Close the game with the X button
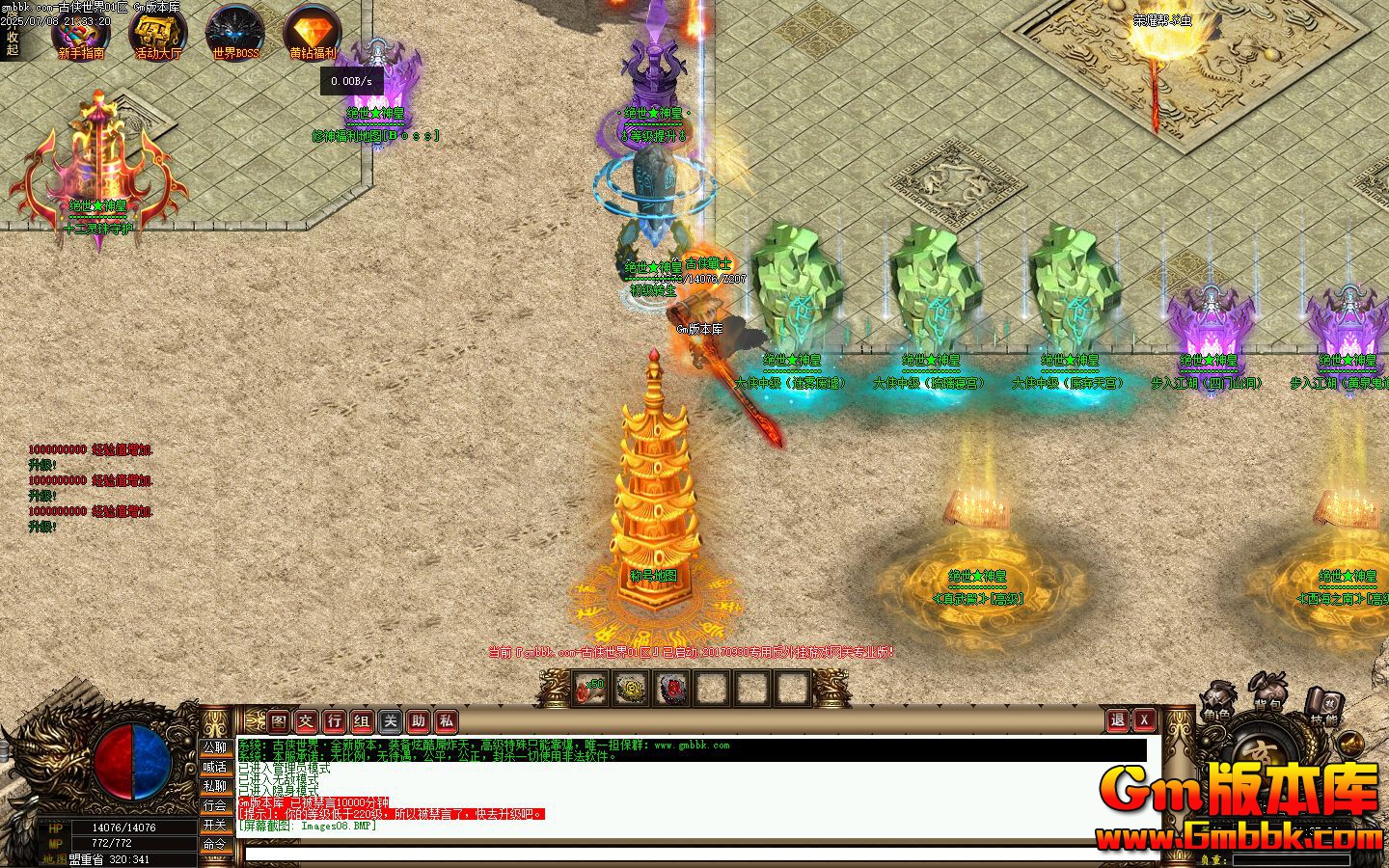The image size is (1389, 868). (1144, 719)
